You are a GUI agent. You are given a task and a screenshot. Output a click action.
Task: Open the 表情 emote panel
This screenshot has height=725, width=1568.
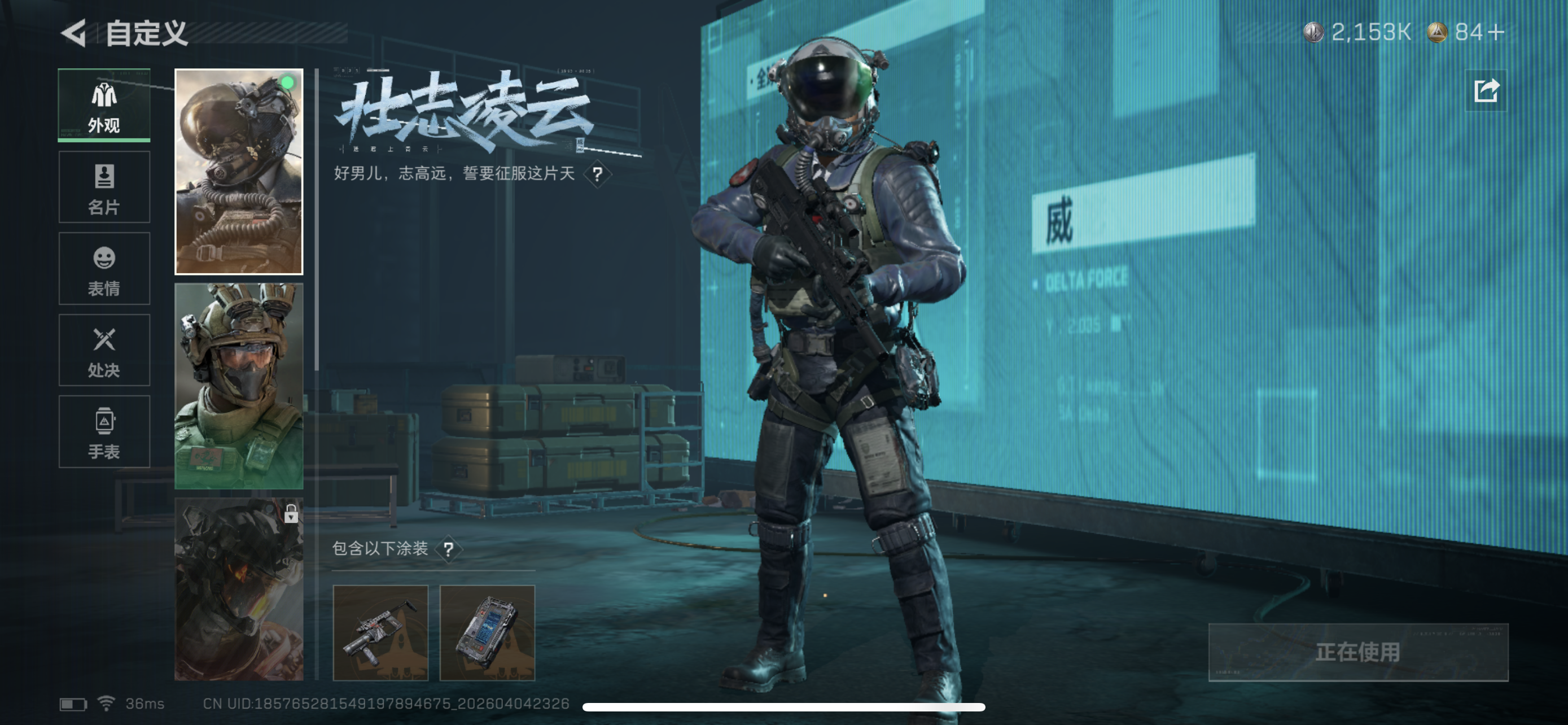(103, 269)
